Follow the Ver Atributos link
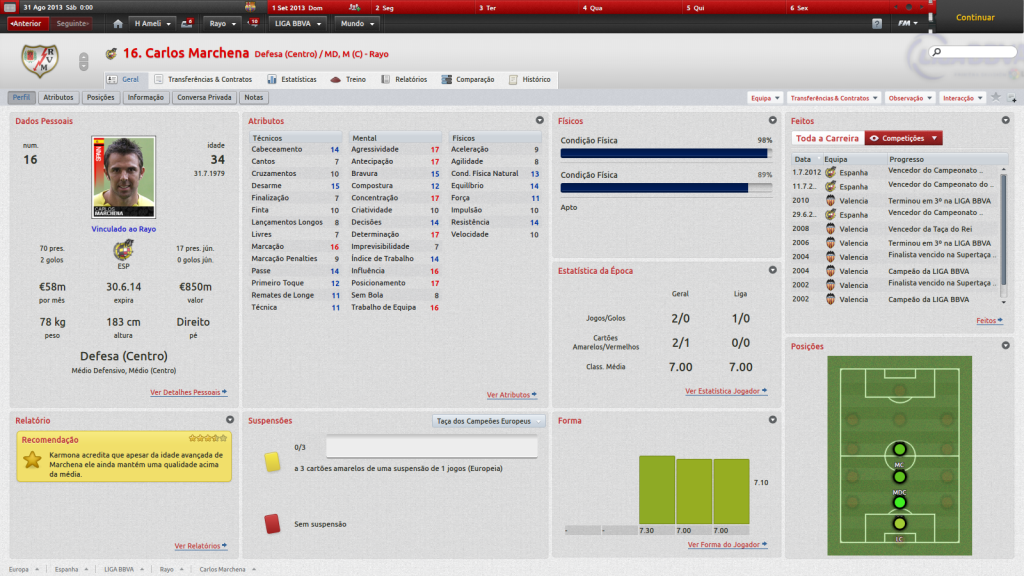 point(511,395)
